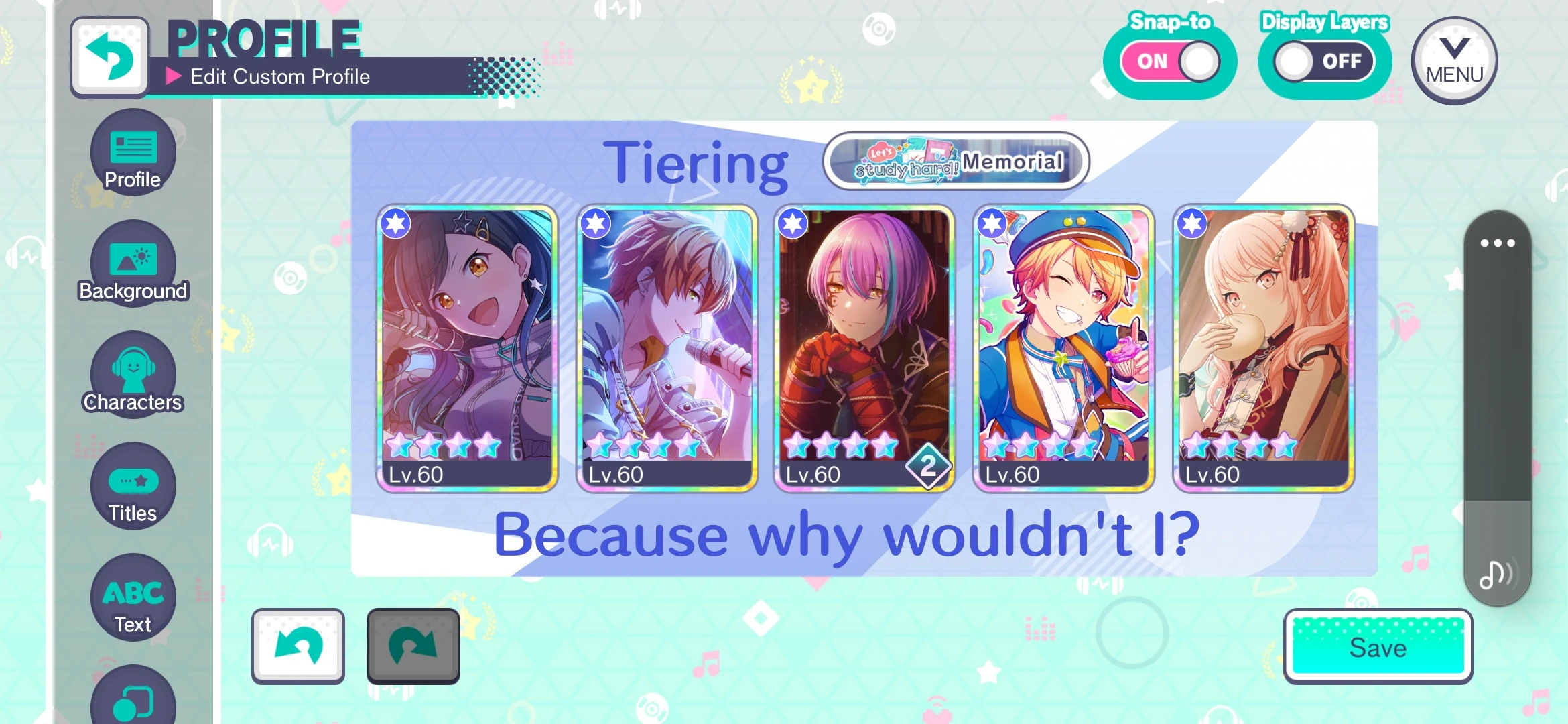Screen dimensions: 1568x724
Task: Toggle the star badge on the leftmost card
Action: (x=396, y=225)
